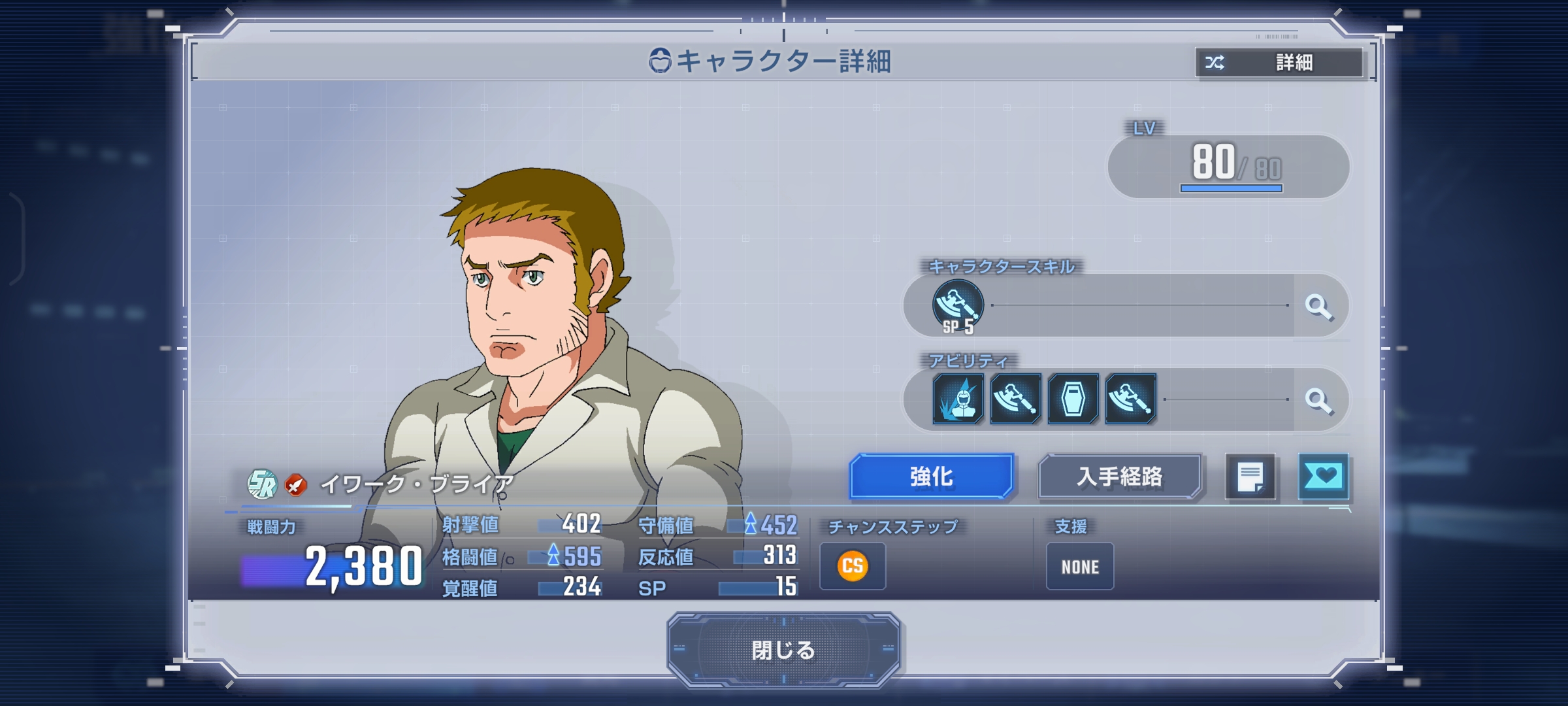
Task: Select the pilot silhouette ability icon
Action: [x=958, y=399]
